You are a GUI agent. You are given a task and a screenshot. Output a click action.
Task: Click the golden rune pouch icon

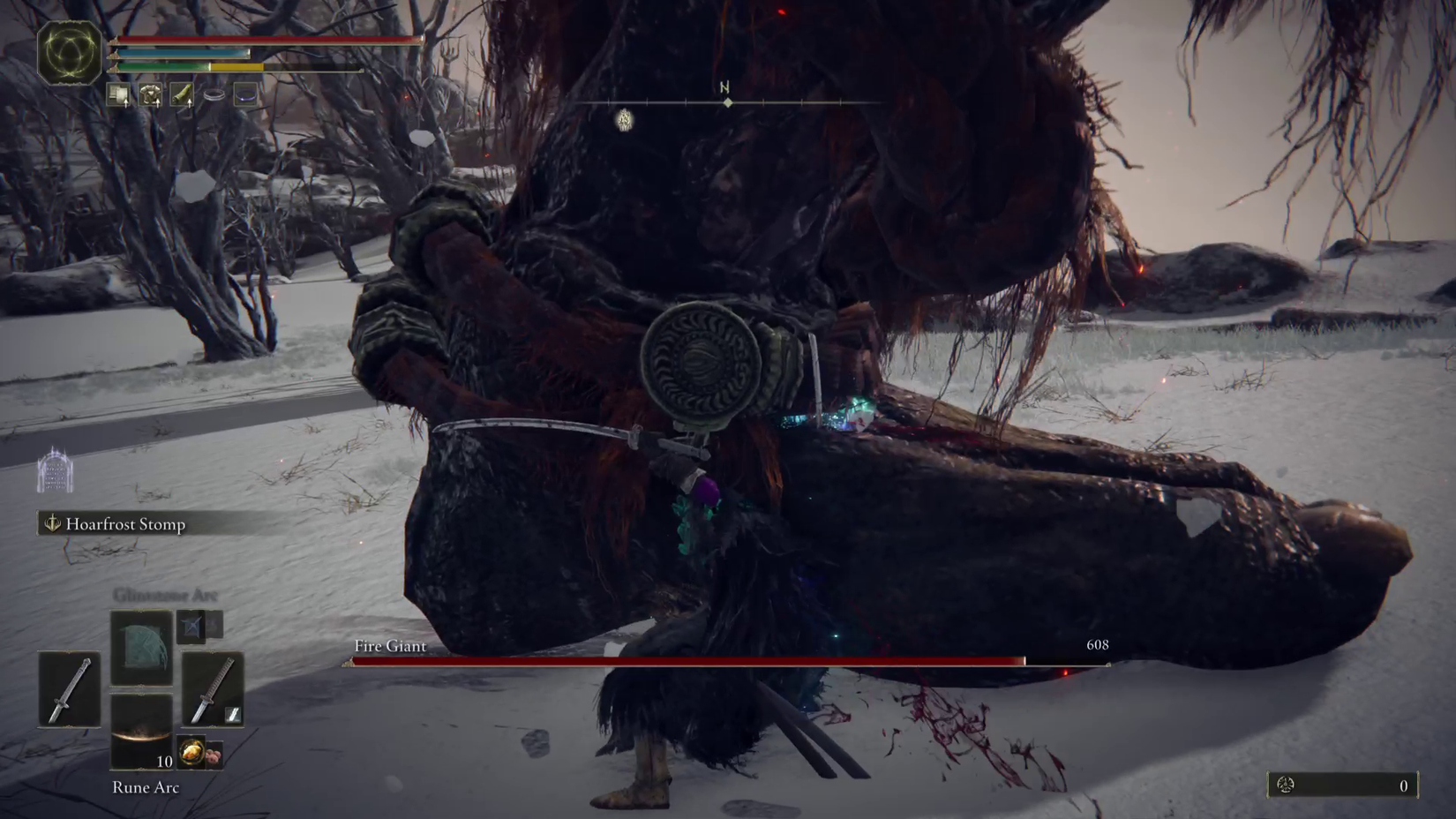191,751
